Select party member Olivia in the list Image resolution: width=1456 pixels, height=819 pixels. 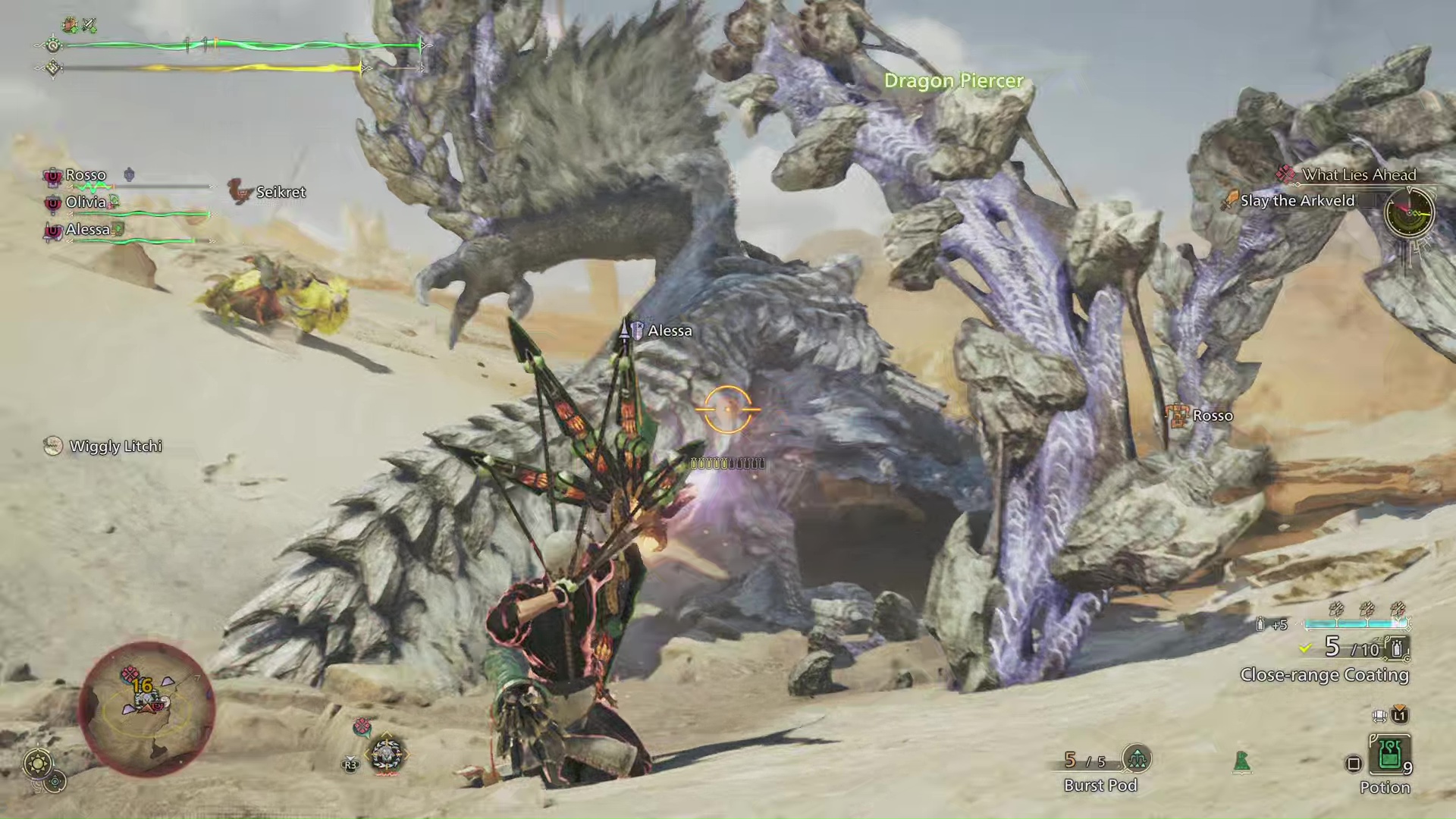[85, 202]
